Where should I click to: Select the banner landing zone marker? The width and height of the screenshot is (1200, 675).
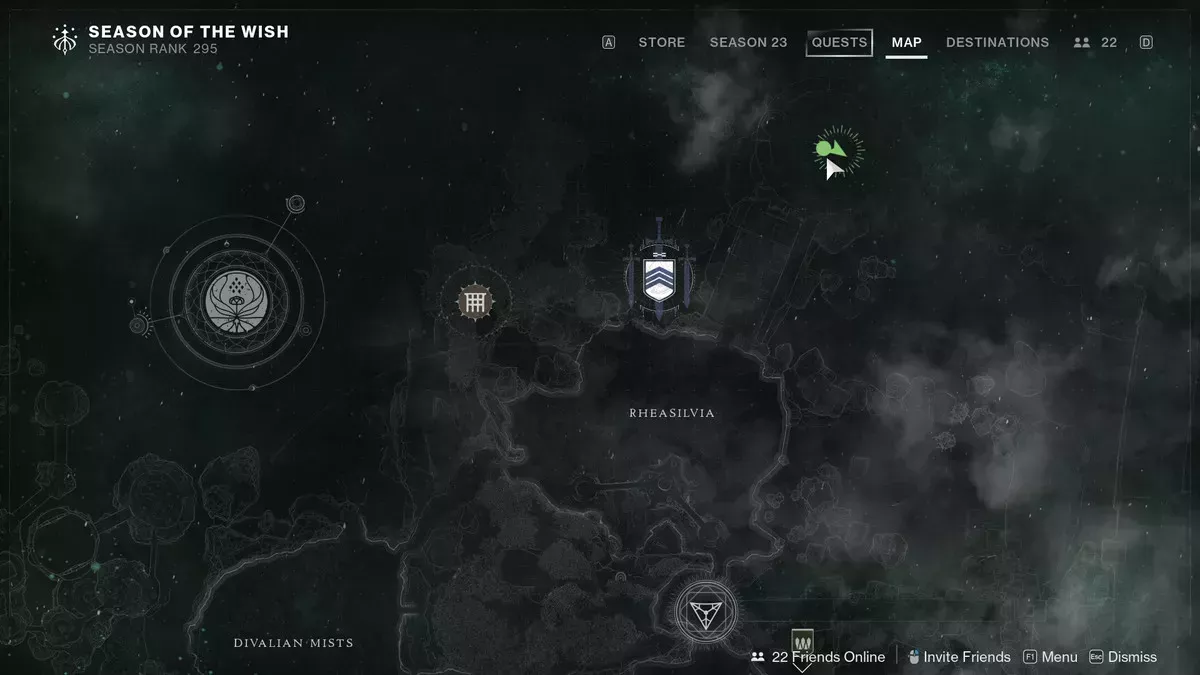click(802, 642)
